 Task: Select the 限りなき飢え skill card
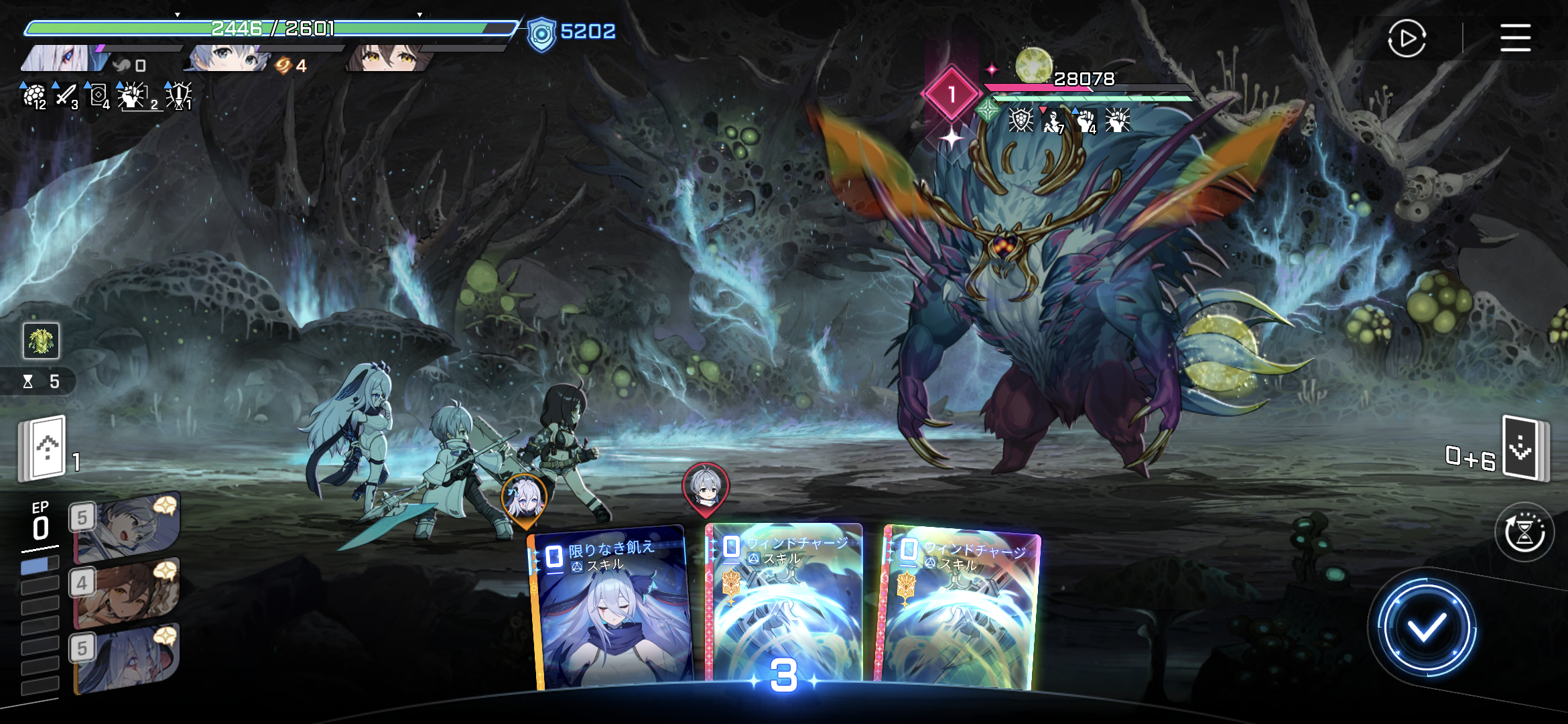pyautogui.click(x=611, y=610)
